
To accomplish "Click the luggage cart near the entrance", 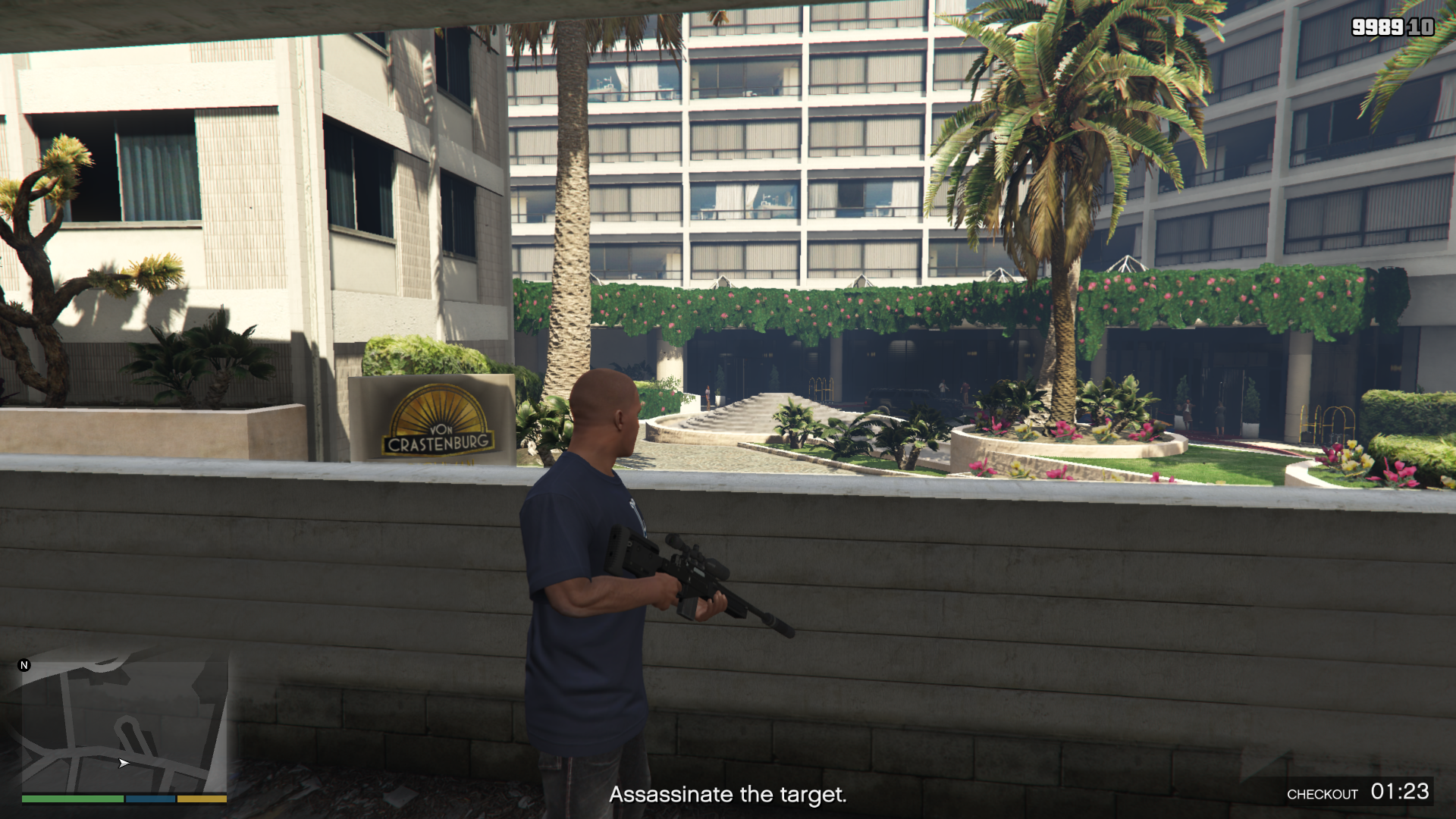I will tap(819, 391).
